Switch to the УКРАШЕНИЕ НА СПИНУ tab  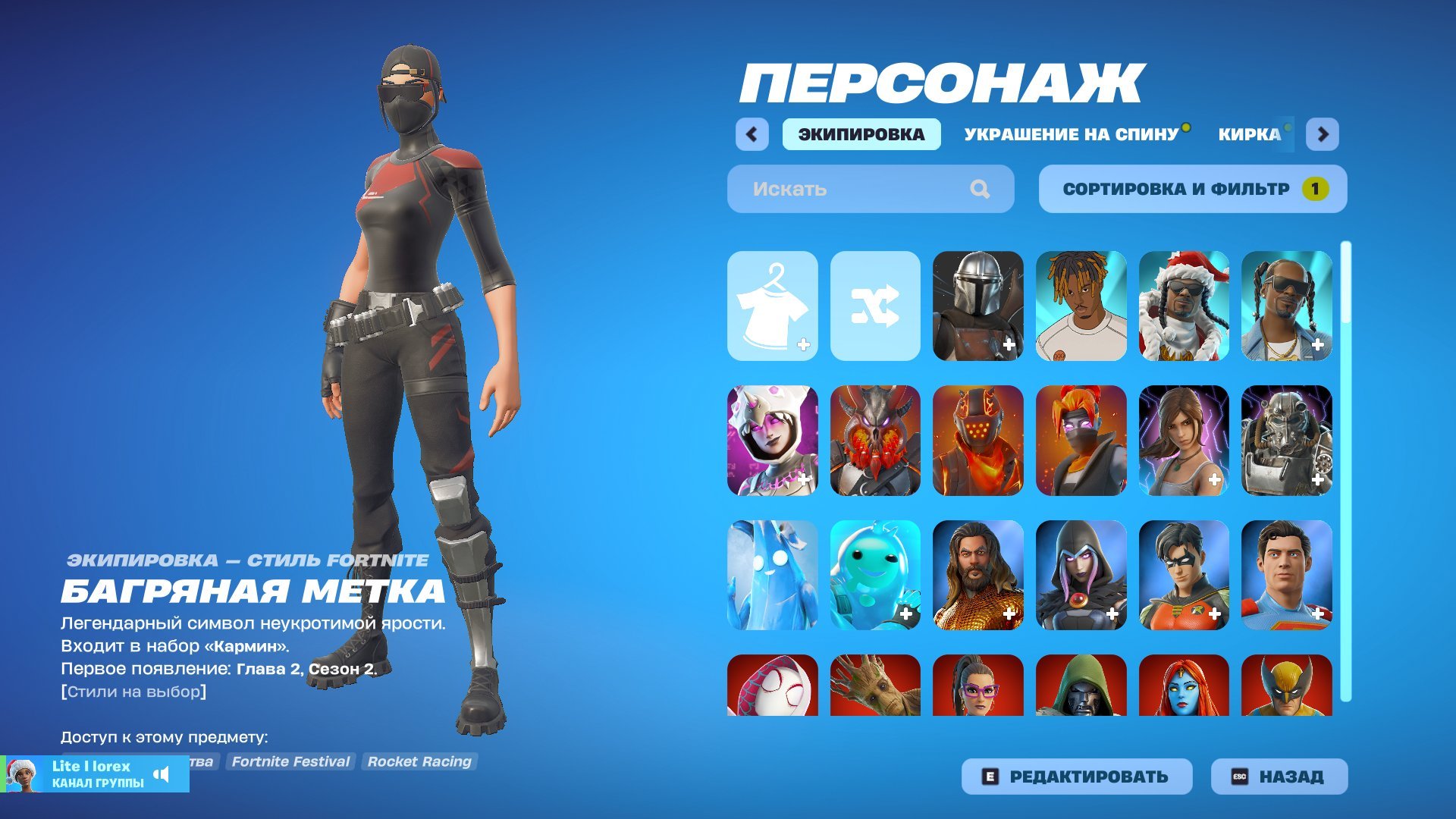[1071, 134]
